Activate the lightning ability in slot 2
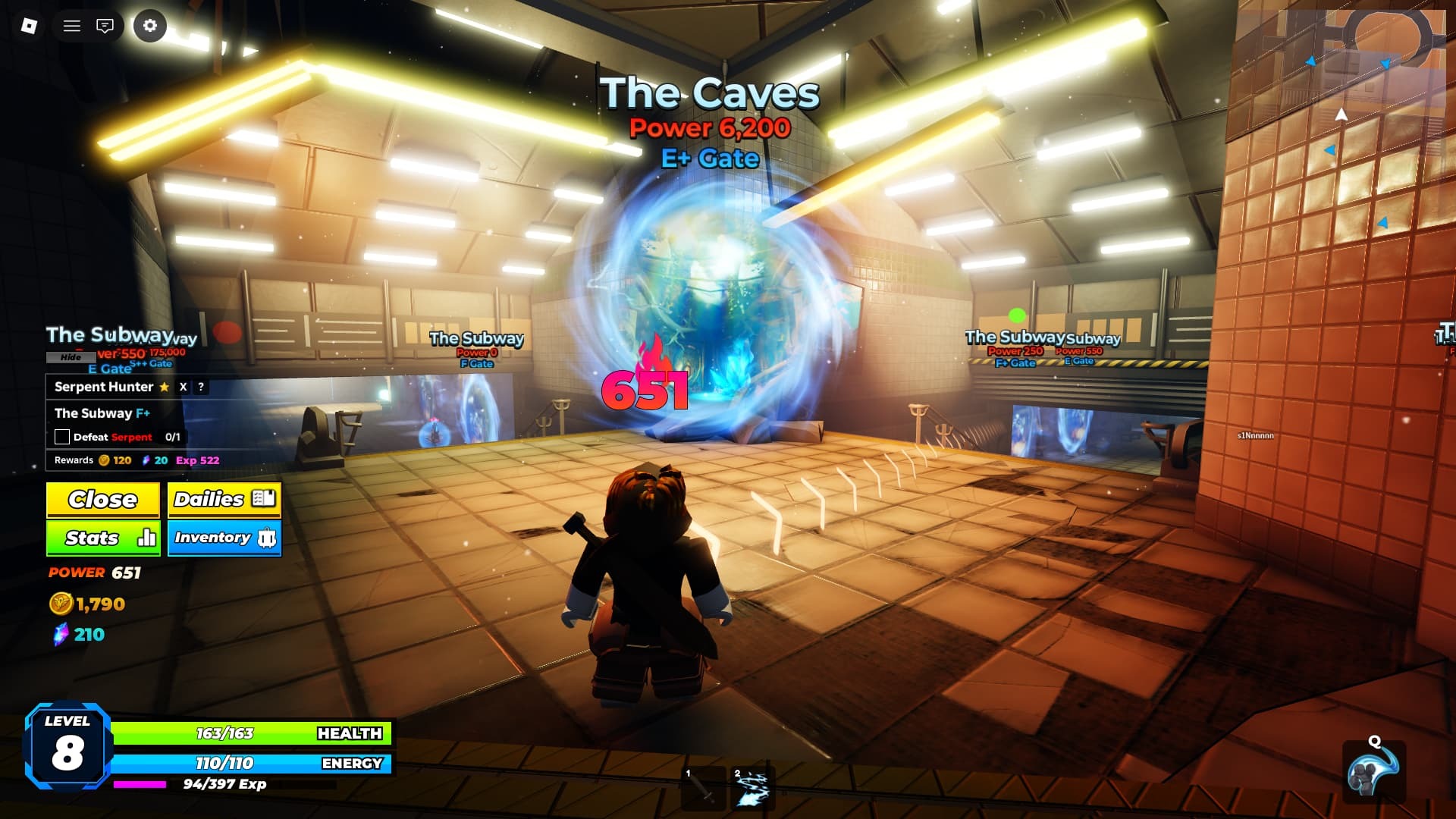Viewport: 1456px width, 819px height. 752,789
